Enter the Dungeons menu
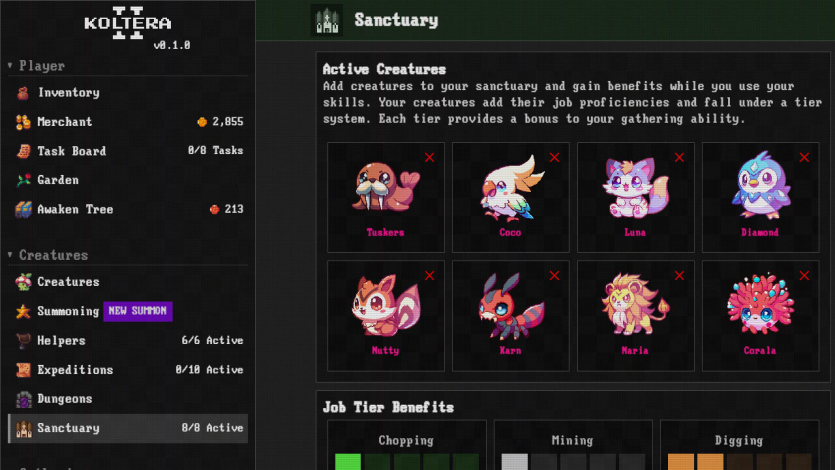 (x=64, y=399)
